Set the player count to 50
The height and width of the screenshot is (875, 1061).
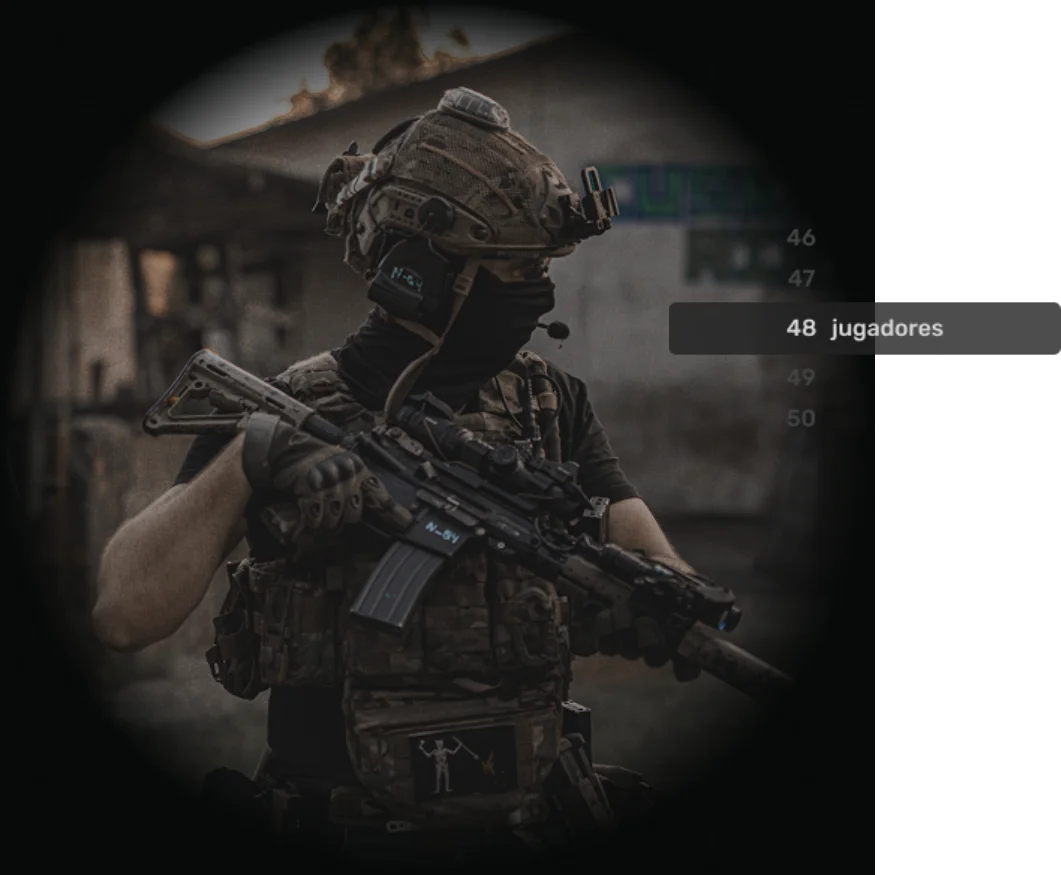click(801, 418)
